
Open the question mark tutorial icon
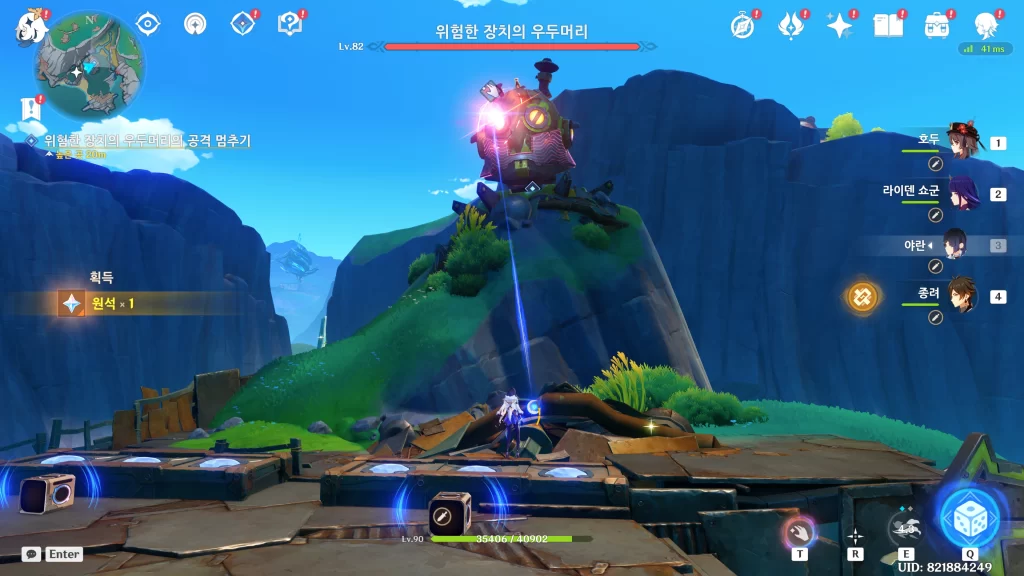[290, 24]
